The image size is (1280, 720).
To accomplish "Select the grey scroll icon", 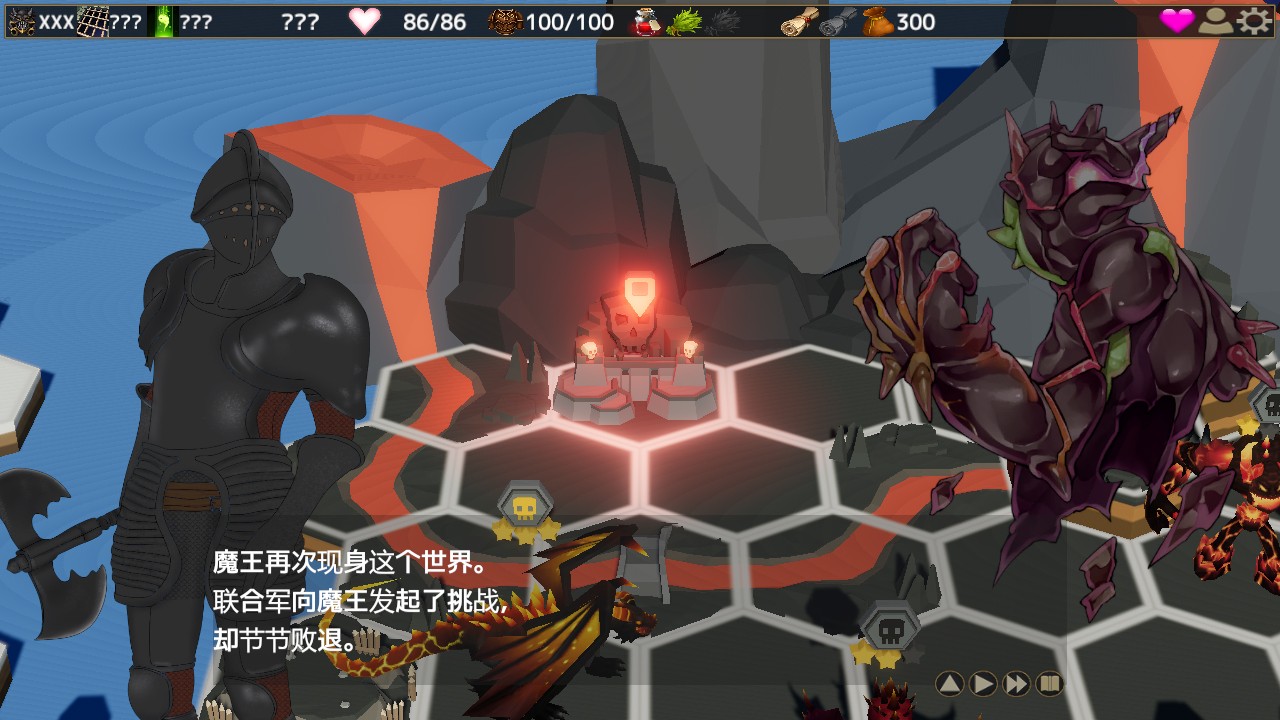I will click(836, 21).
